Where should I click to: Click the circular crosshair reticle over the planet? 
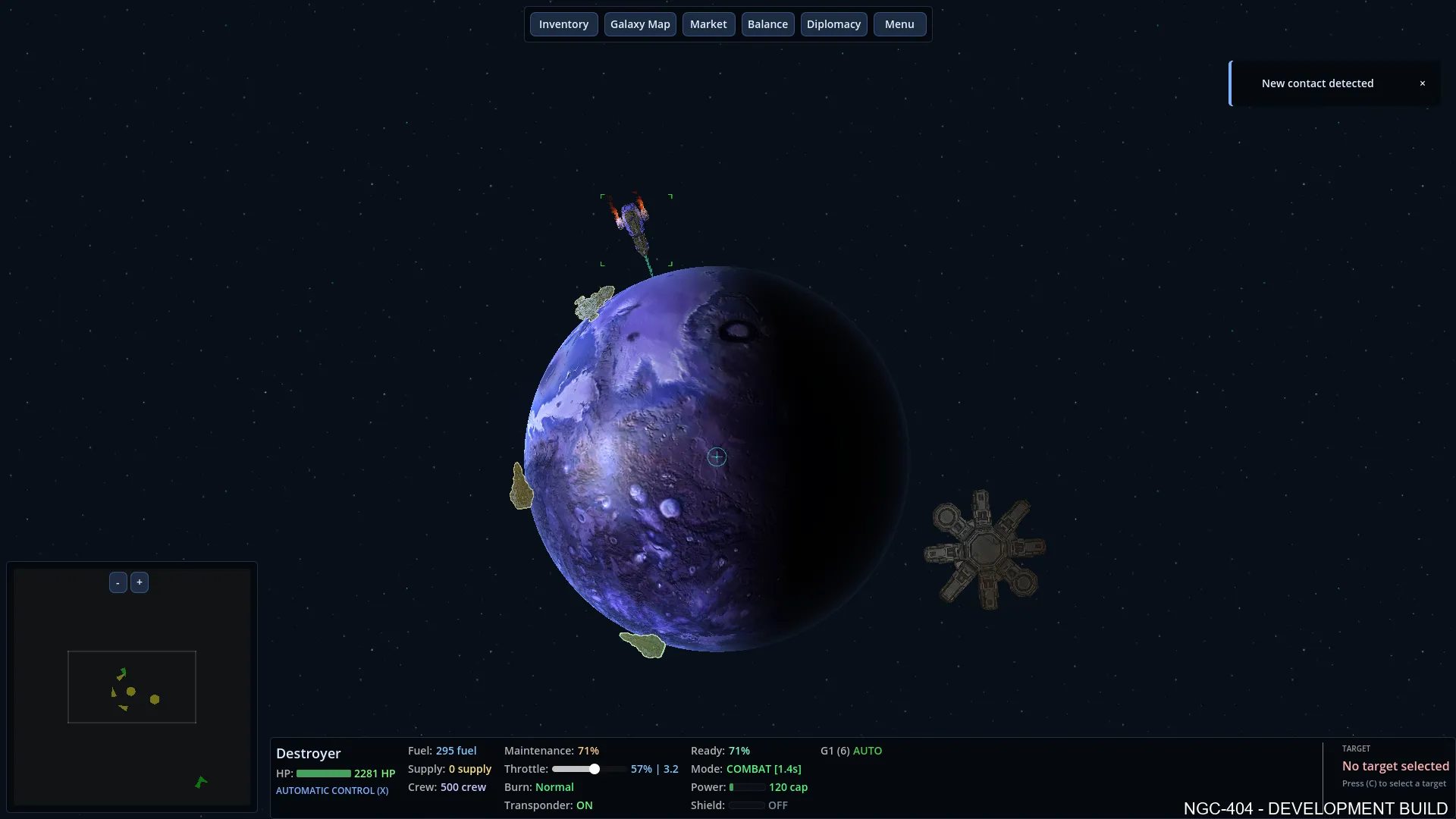point(717,457)
